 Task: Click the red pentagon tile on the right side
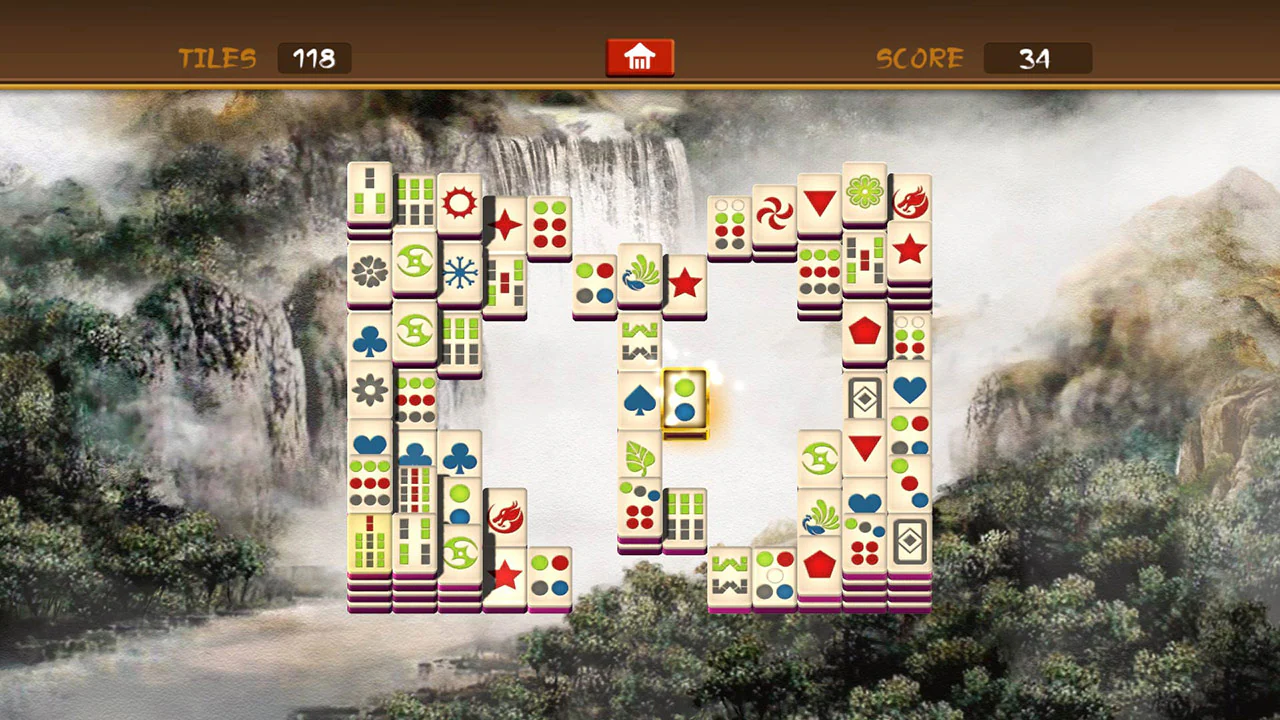[865, 330]
